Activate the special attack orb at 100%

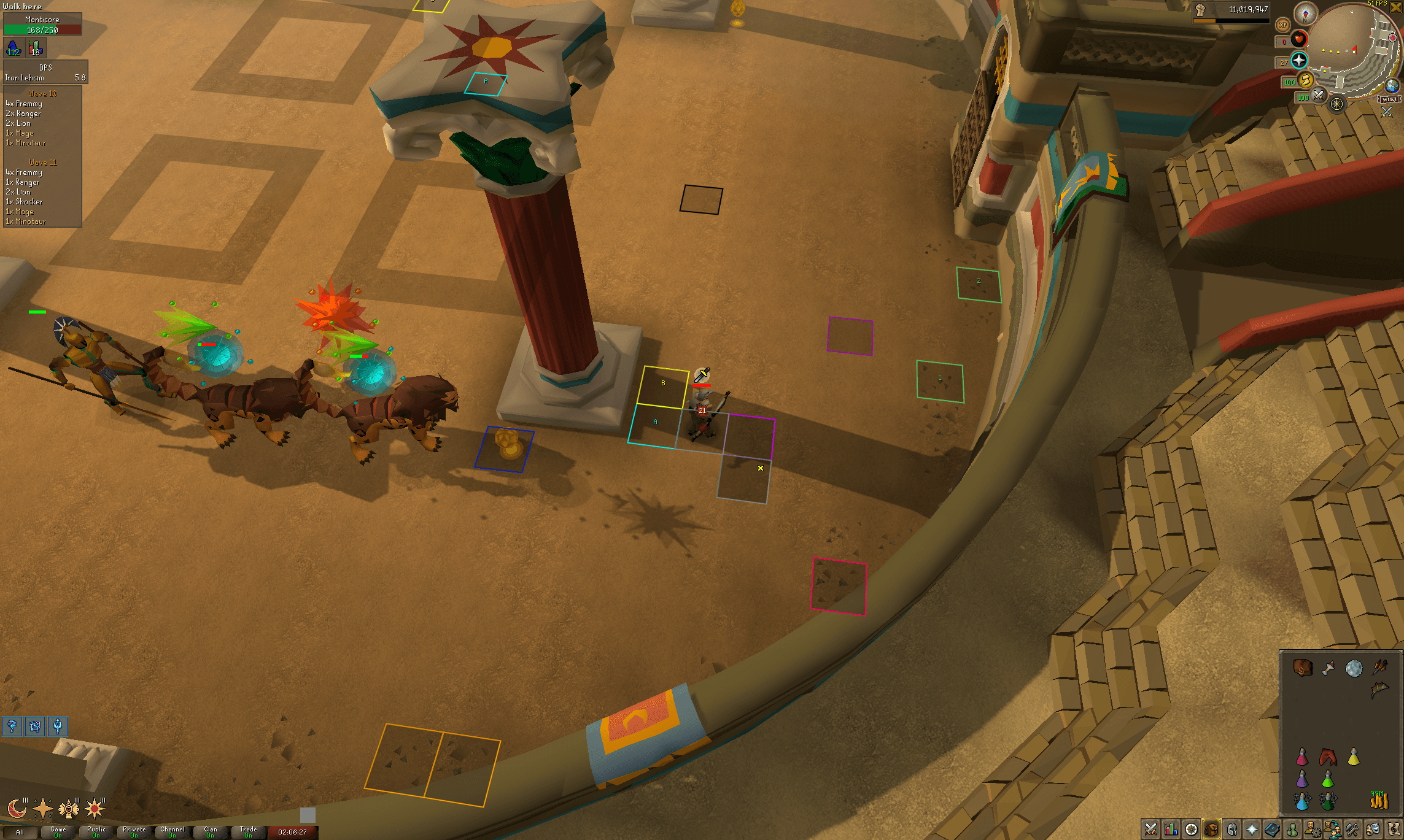(x=1318, y=95)
